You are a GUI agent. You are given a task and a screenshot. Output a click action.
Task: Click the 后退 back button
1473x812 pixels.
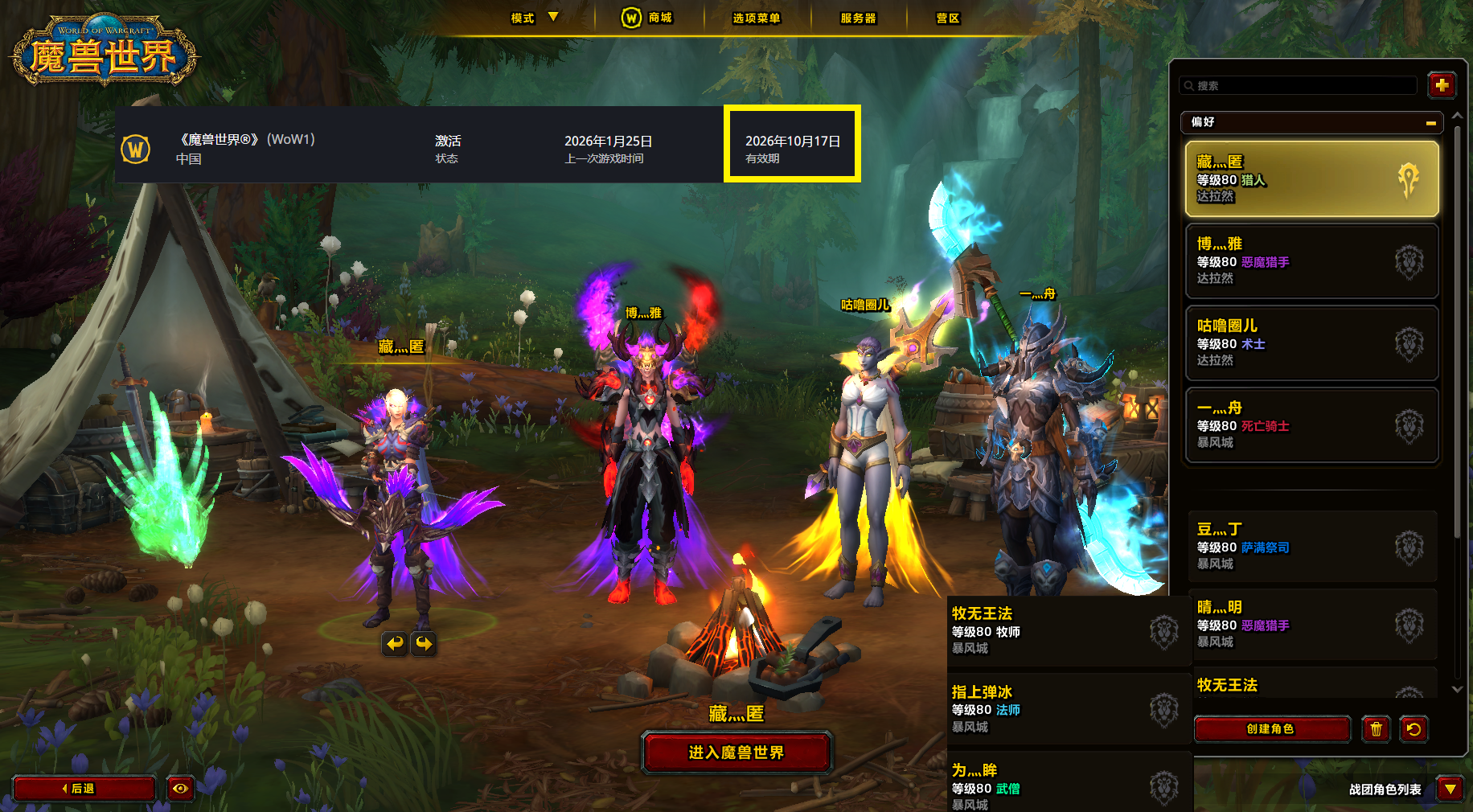(x=84, y=789)
